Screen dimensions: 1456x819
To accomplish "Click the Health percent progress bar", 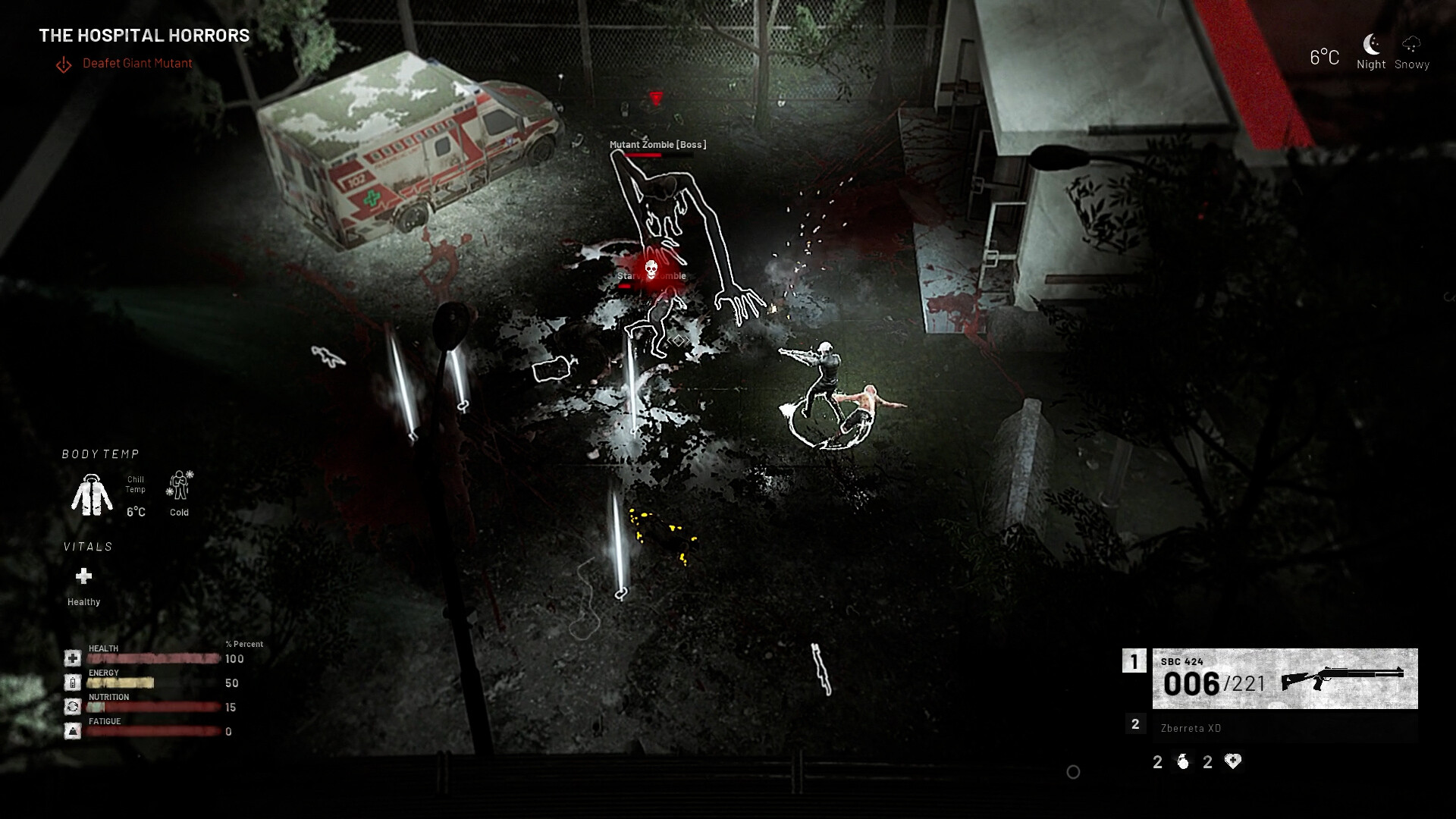I will click(x=152, y=658).
